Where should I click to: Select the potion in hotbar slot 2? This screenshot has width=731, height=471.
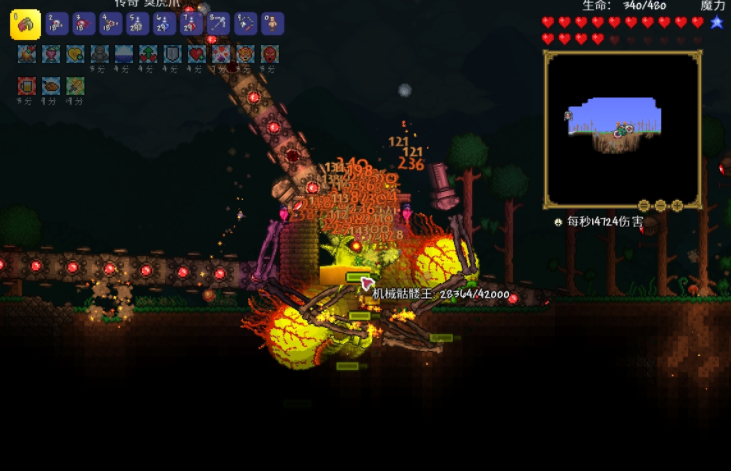[x=57, y=24]
